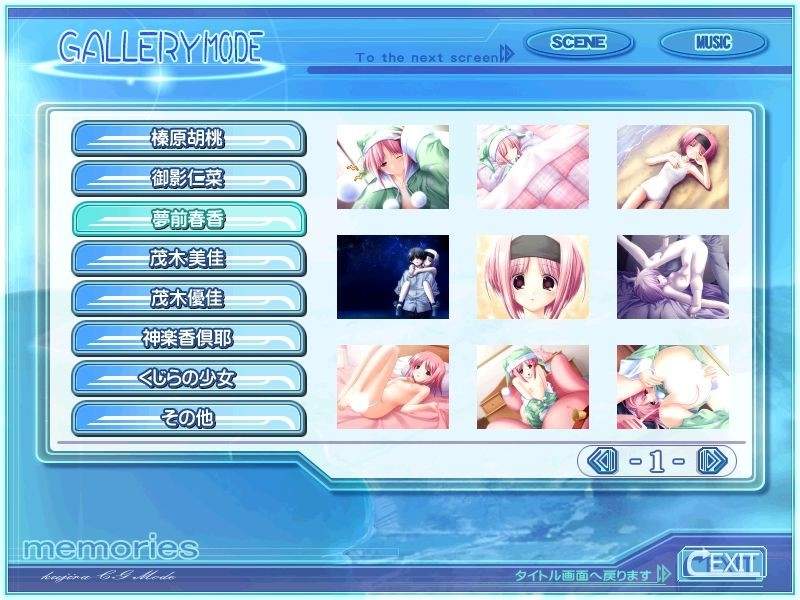This screenshot has width=800, height=600.
Task: Open the その他 category
Action: pyautogui.click(x=188, y=418)
